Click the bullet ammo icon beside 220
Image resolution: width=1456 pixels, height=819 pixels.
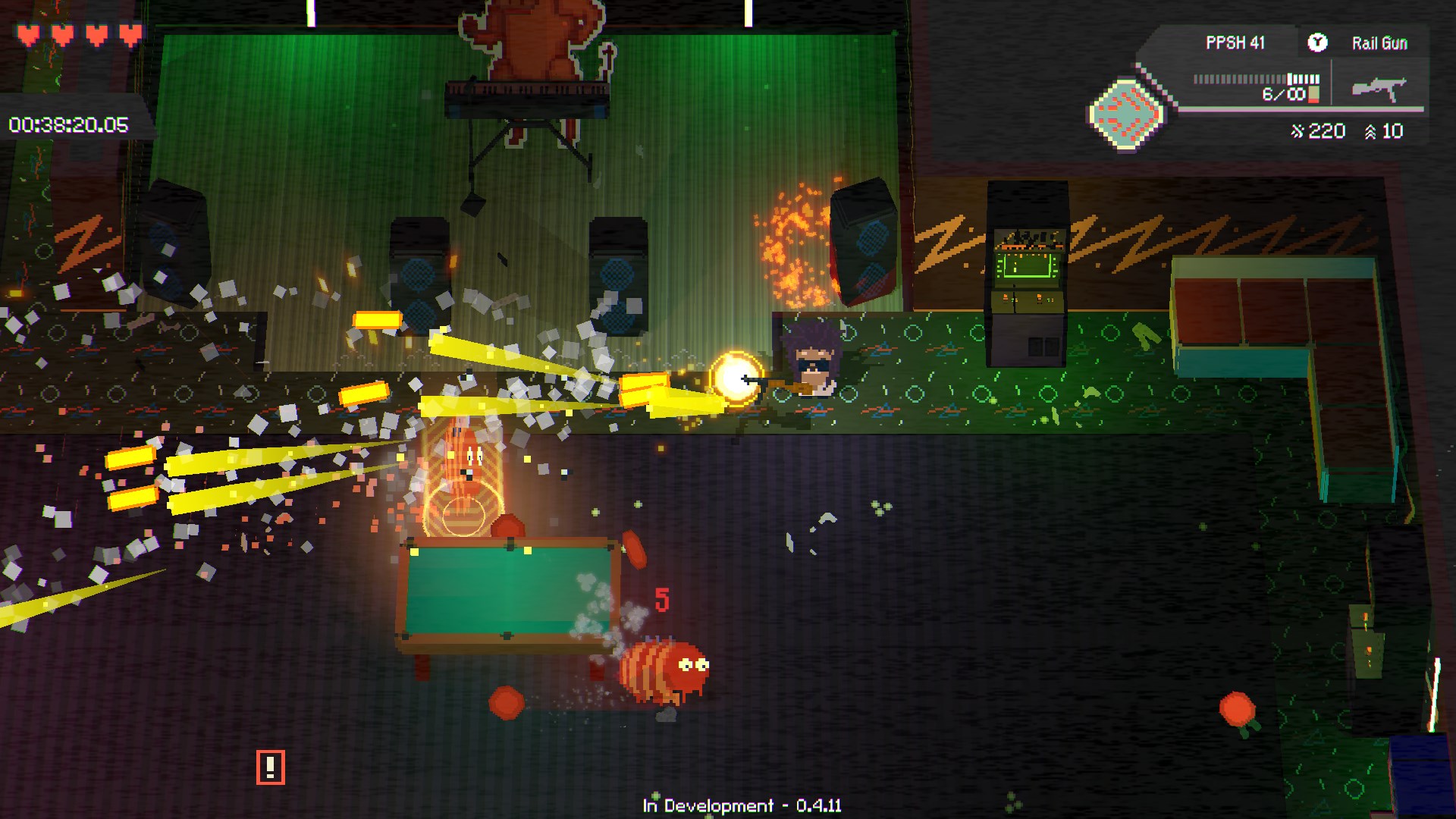pyautogui.click(x=1299, y=130)
